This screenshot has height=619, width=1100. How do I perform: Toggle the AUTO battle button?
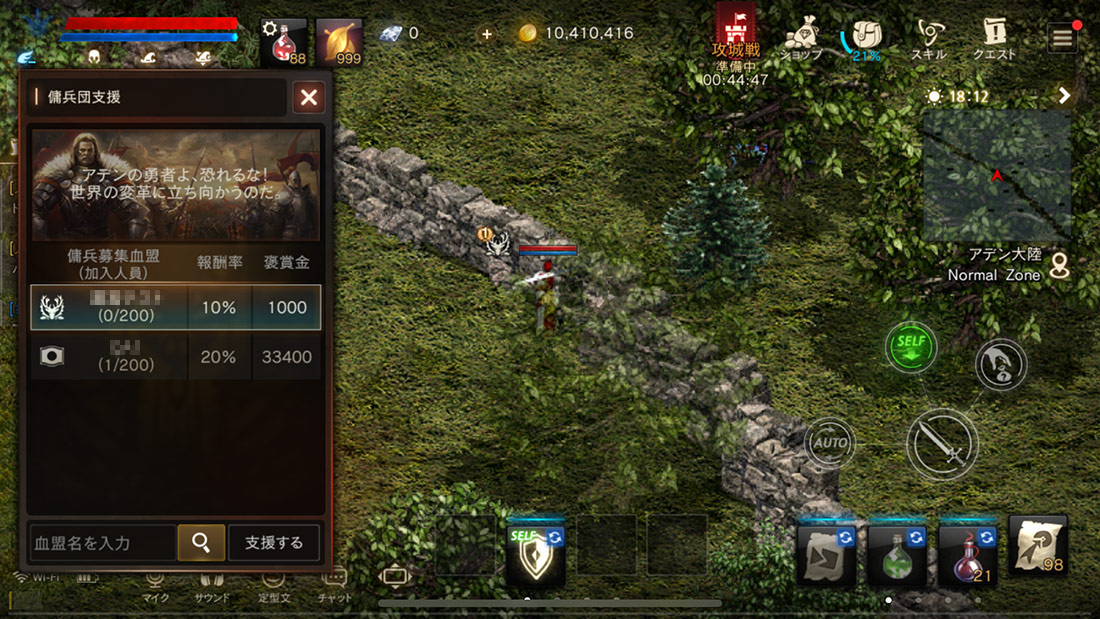830,442
